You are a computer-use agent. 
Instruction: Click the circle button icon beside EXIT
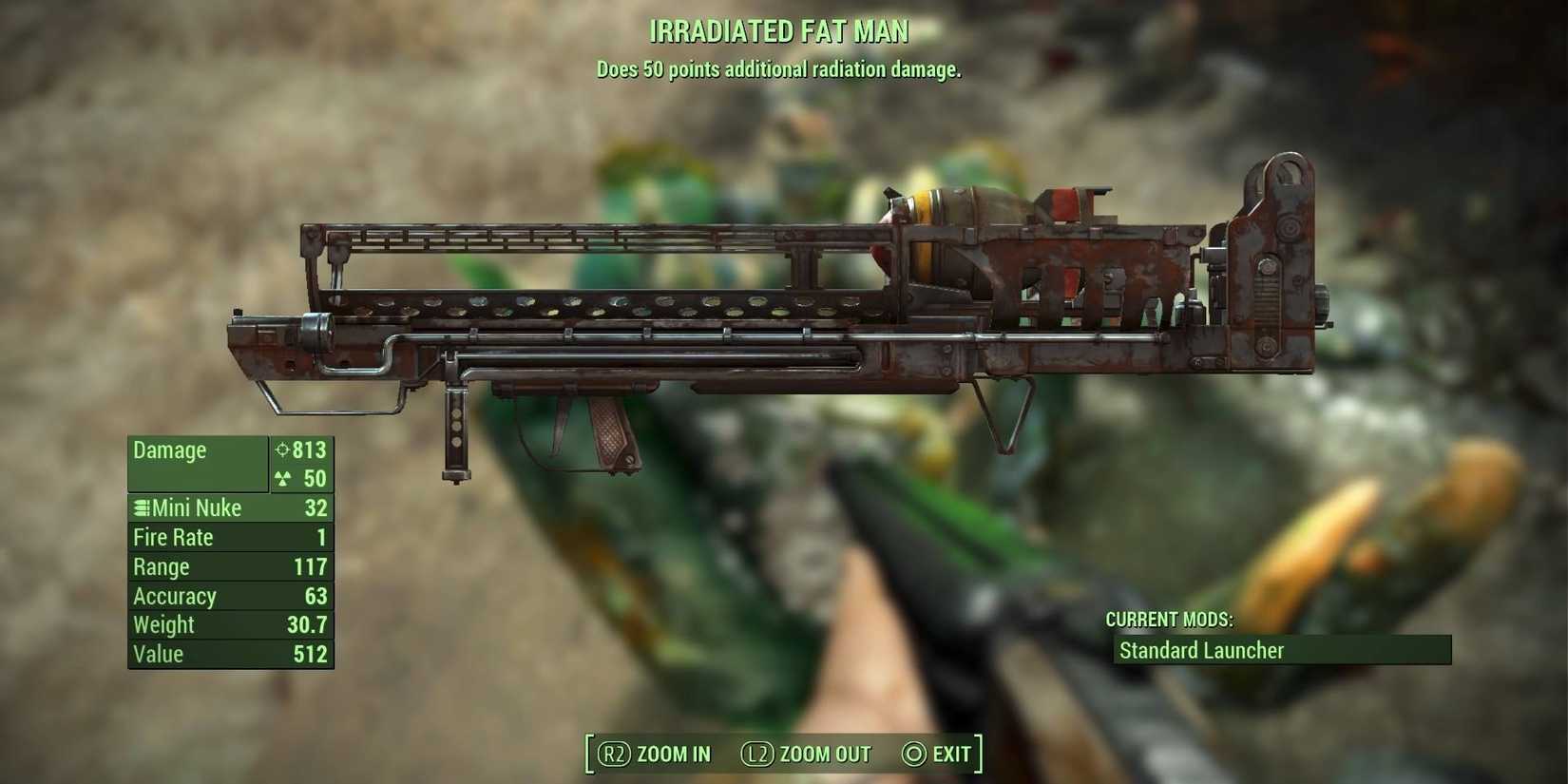click(912, 754)
